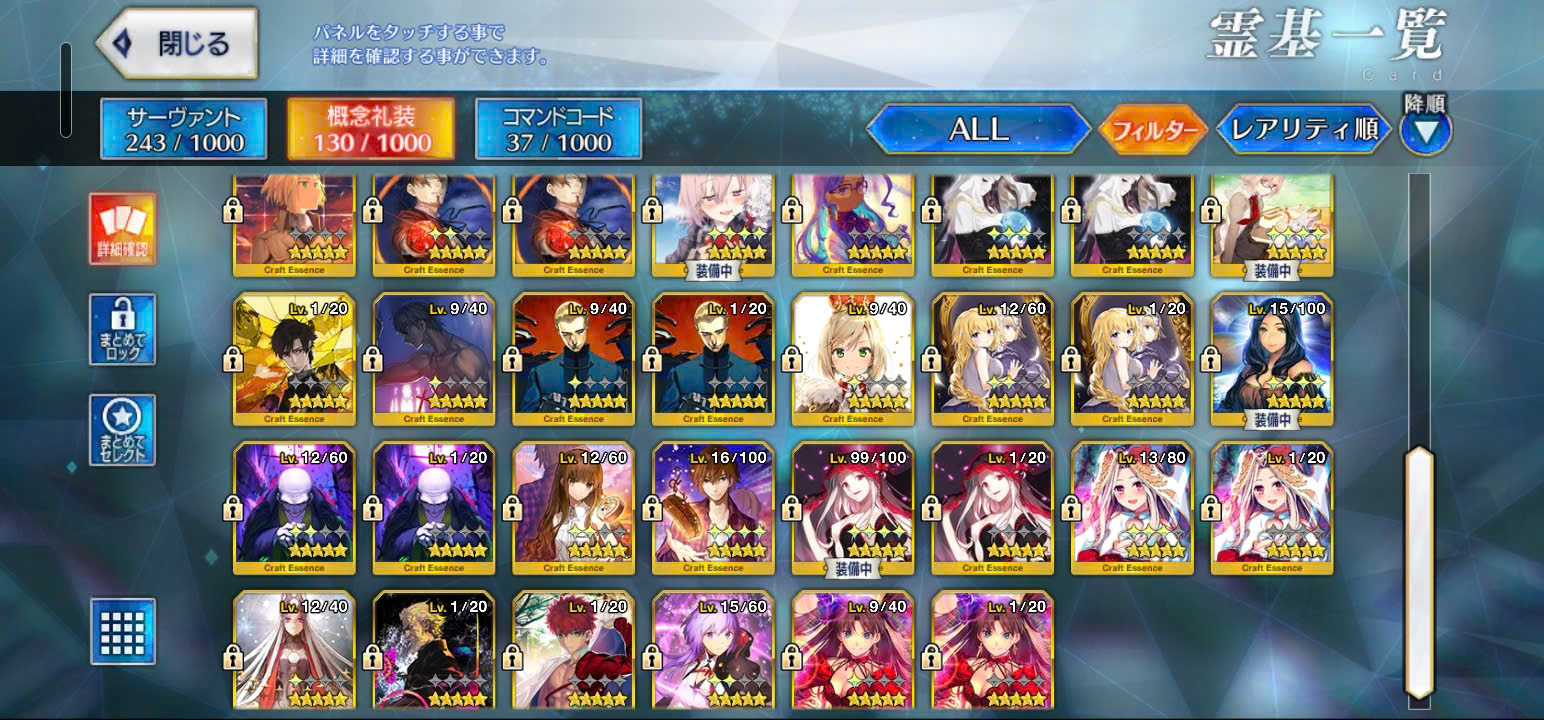Toggle the 降順 sort order arrow
The height and width of the screenshot is (720, 1544).
coord(1425,130)
